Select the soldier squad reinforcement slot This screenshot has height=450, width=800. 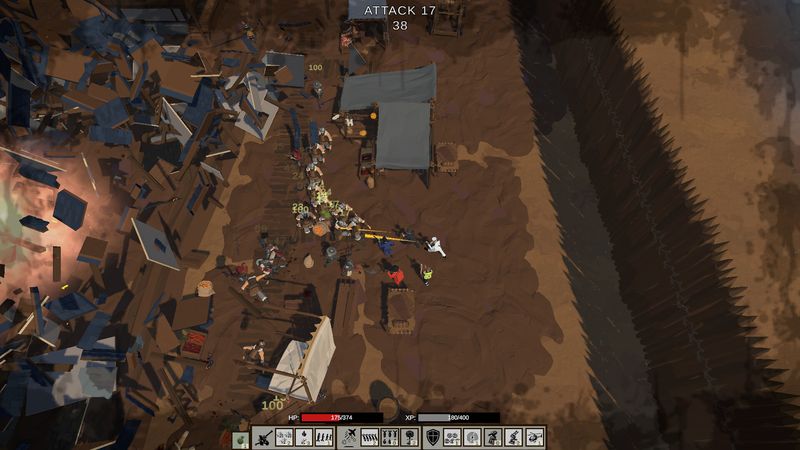[x=452, y=438]
